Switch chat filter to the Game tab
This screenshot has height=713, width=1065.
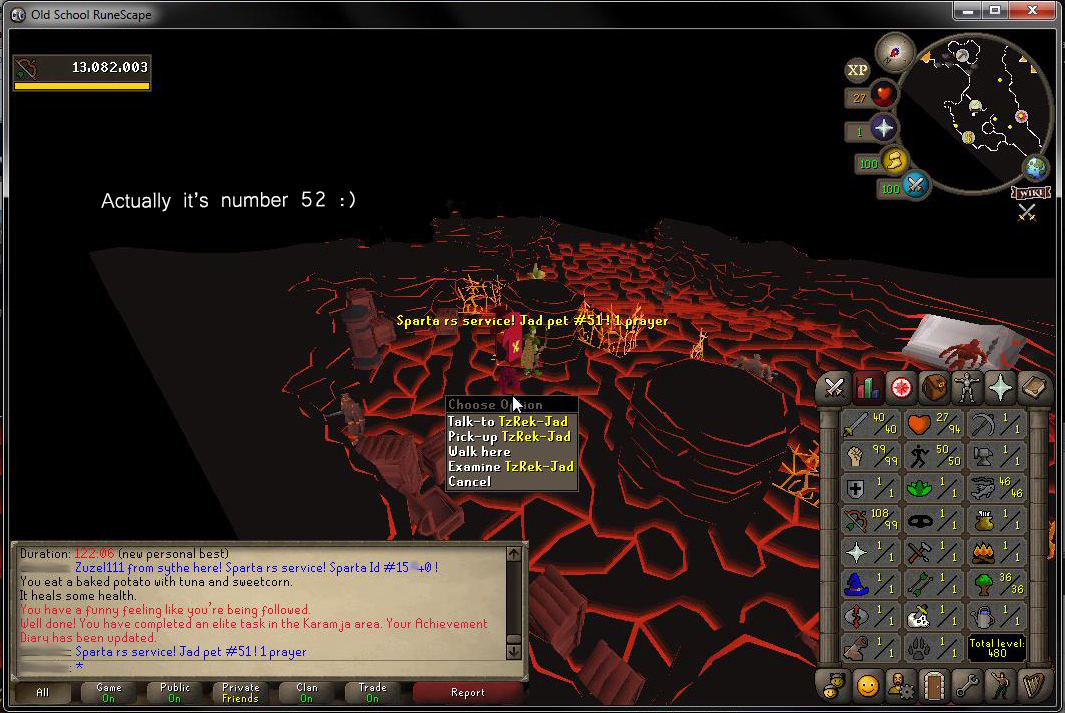tap(109, 692)
